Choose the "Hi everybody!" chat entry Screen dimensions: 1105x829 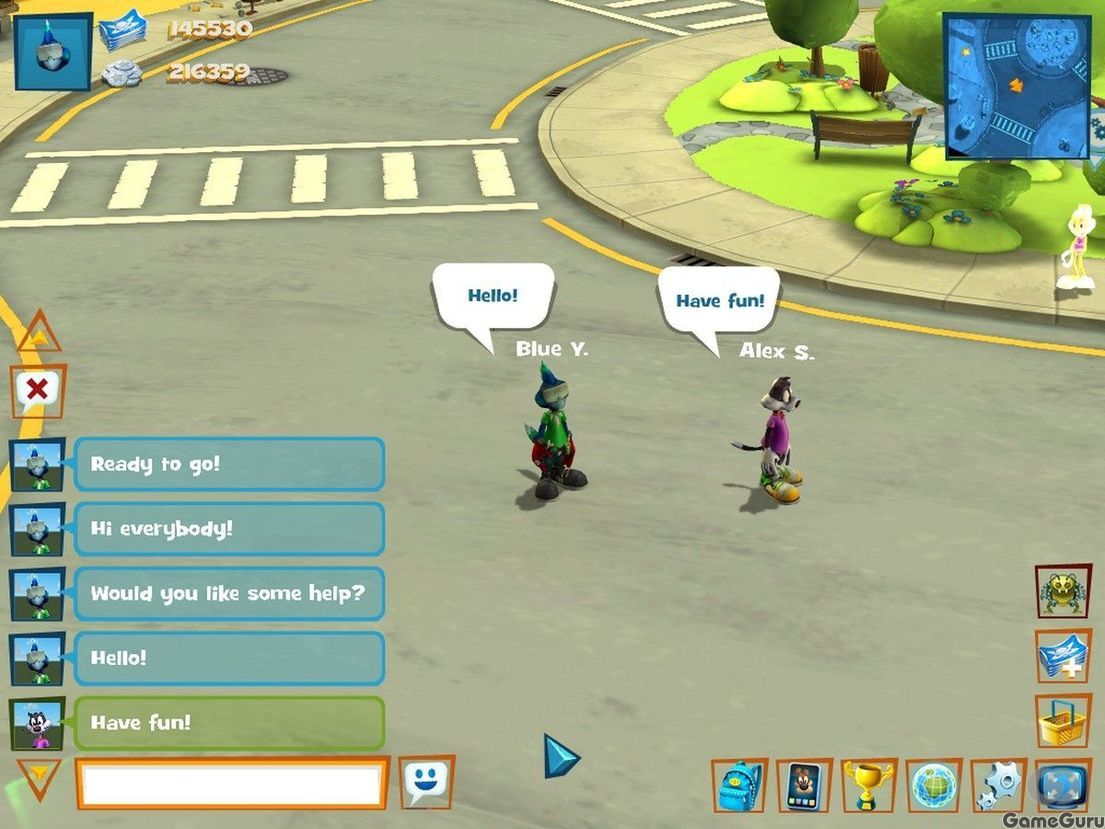pos(228,528)
